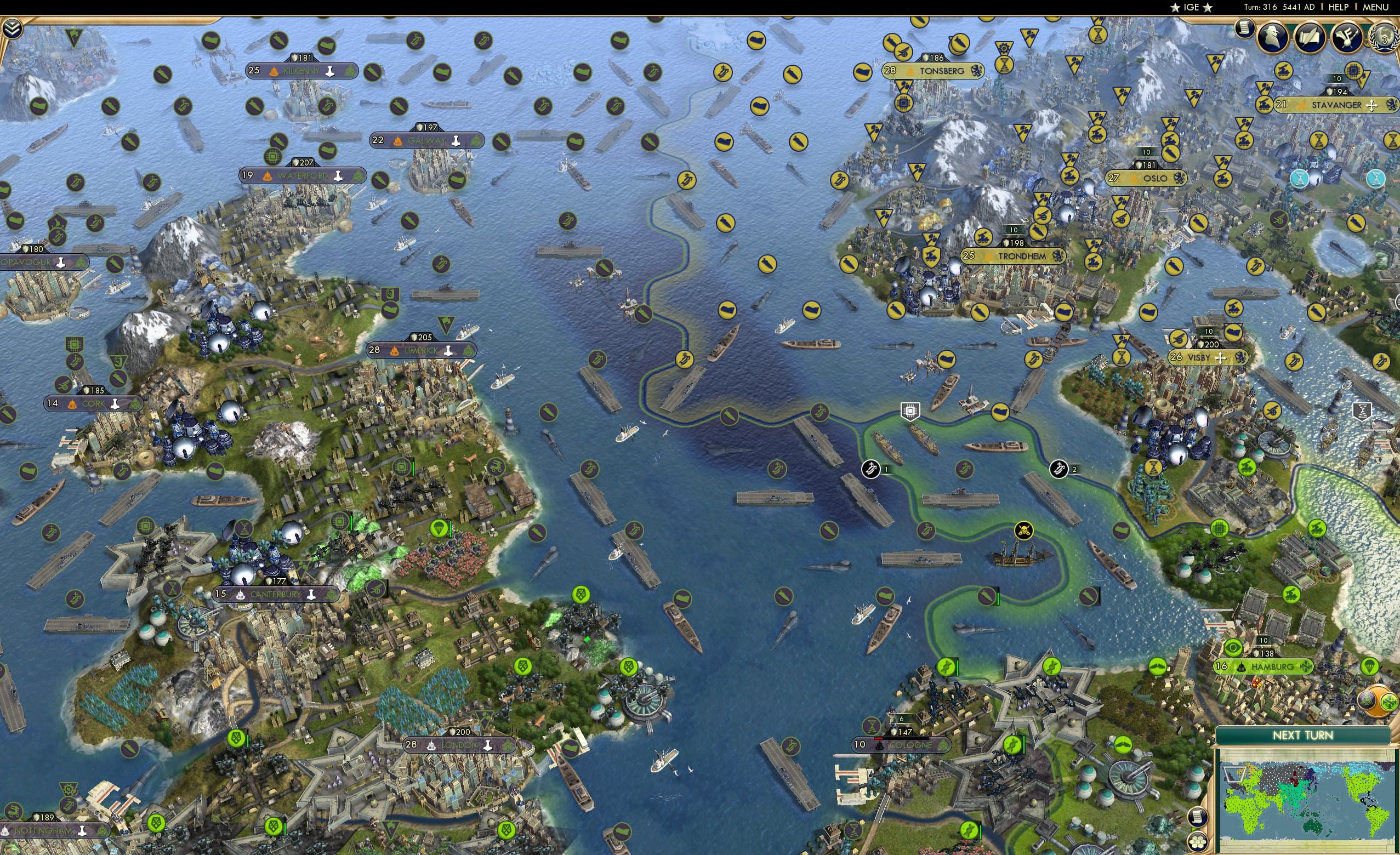Screen dimensions: 1400x855
Task: Click the black nuke icon labeled 1
Action: 871,470
